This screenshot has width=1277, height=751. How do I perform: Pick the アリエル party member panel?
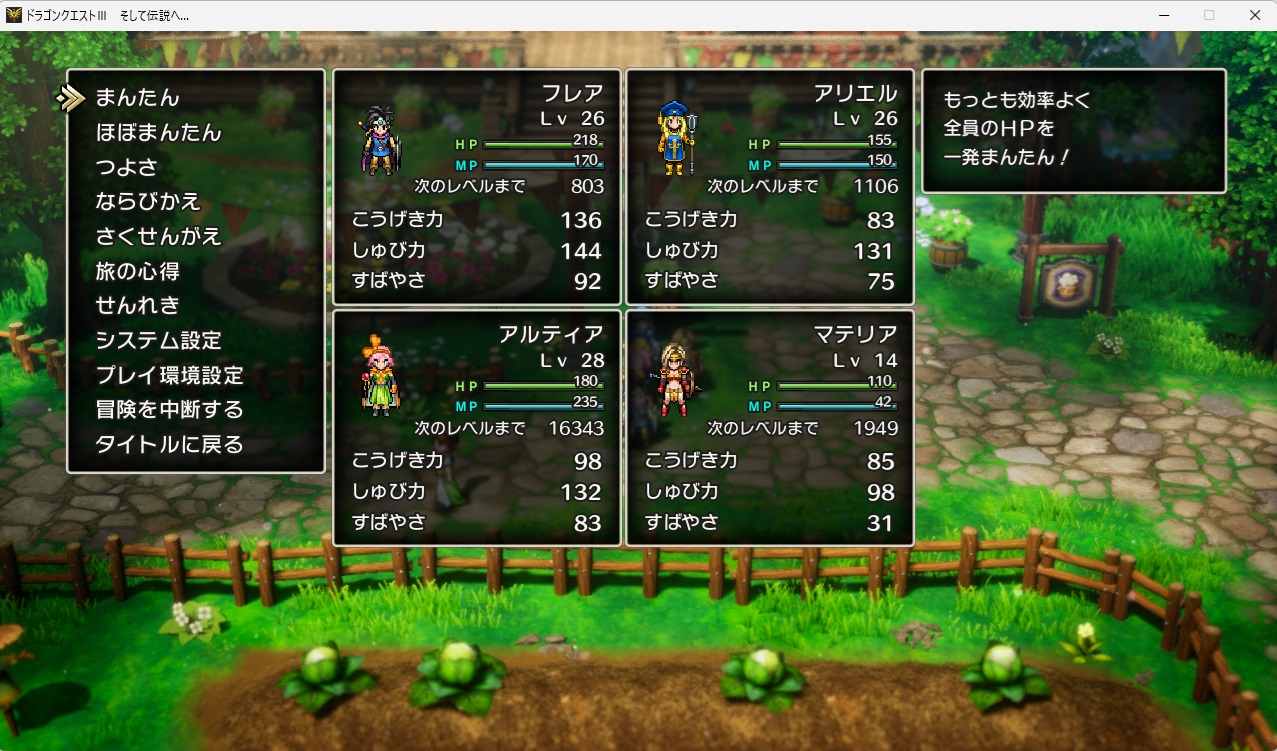pyautogui.click(x=770, y=187)
